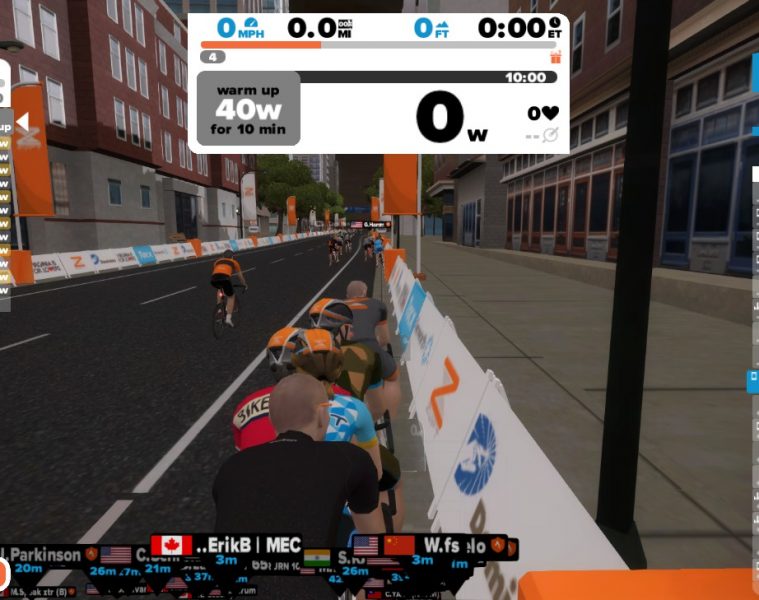Select the warm up 40w workout block
The height and width of the screenshot is (600, 759).
click(248, 108)
